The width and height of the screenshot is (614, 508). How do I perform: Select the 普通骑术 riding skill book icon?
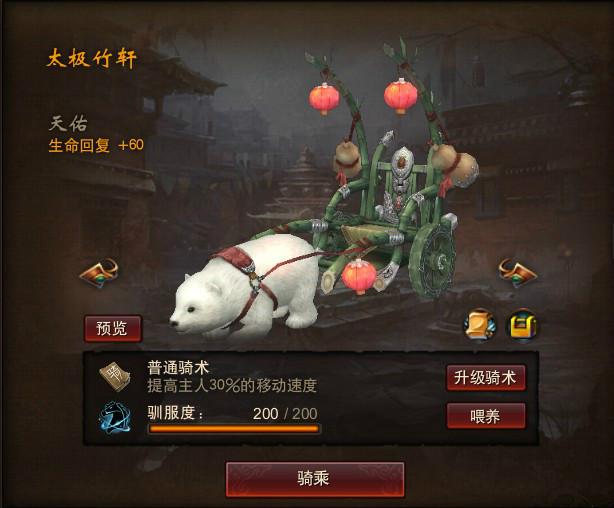[115, 376]
